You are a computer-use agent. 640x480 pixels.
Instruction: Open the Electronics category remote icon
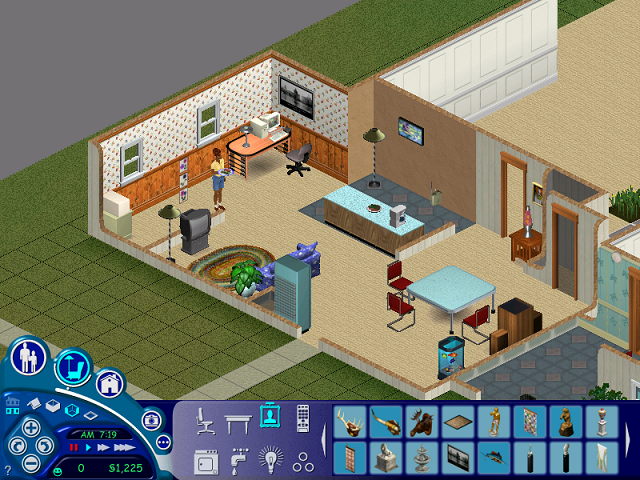[302, 418]
